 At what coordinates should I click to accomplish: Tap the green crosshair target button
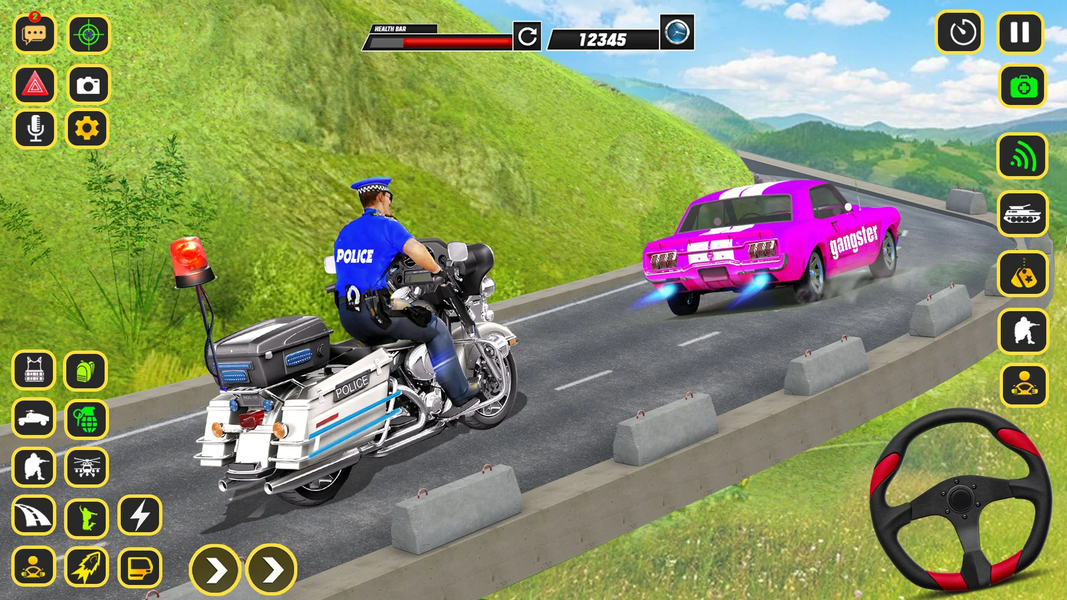tap(89, 34)
